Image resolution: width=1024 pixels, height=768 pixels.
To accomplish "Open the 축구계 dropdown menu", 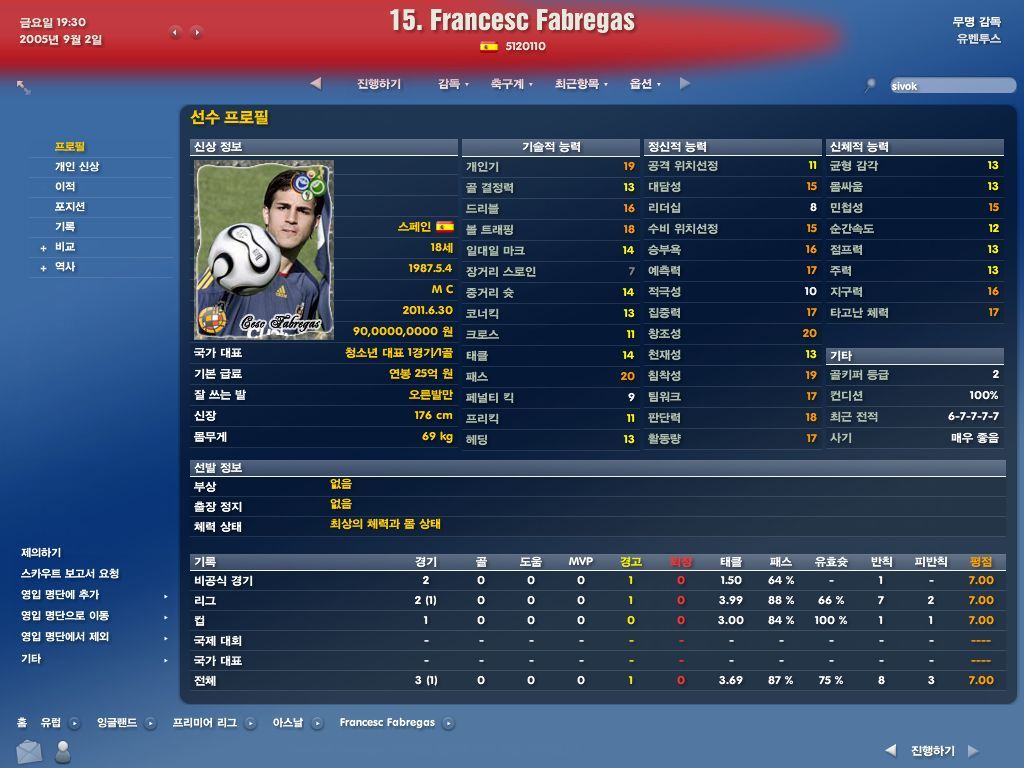I will pos(511,84).
